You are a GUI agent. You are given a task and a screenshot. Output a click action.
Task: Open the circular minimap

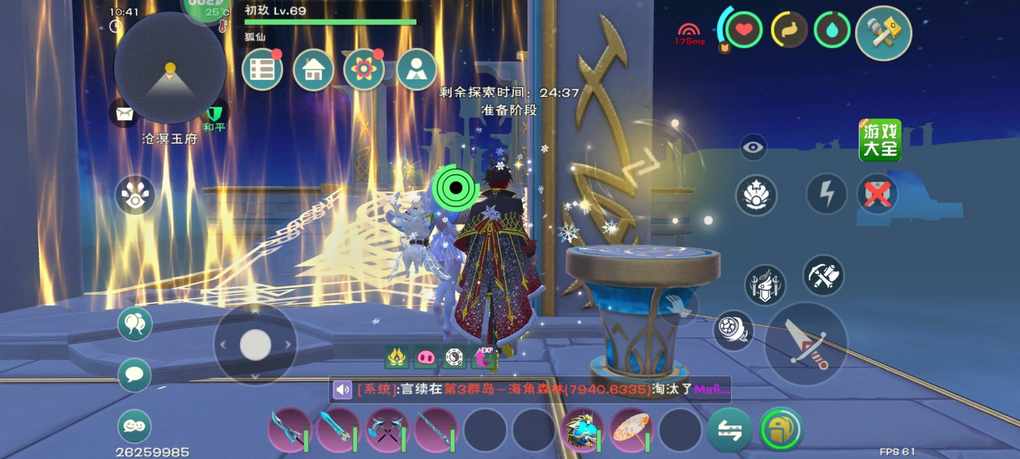(170, 68)
